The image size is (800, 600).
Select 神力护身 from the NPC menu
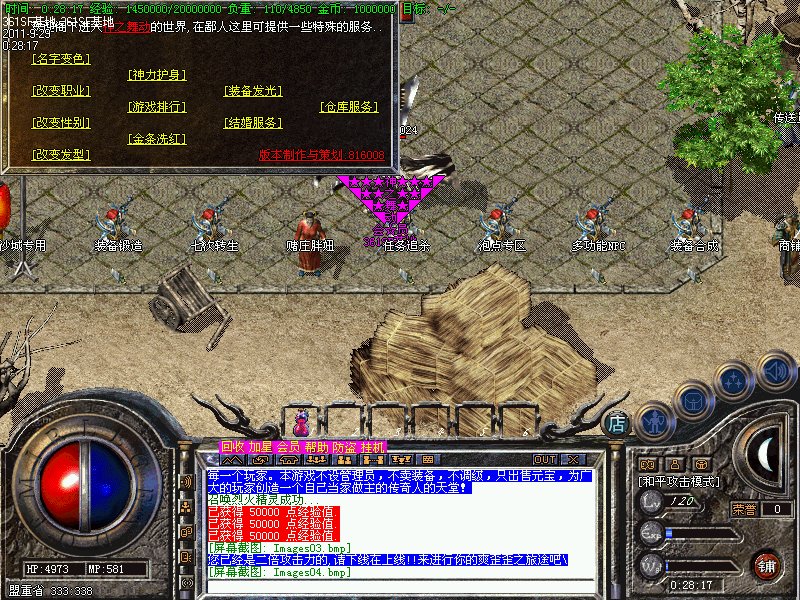157,75
